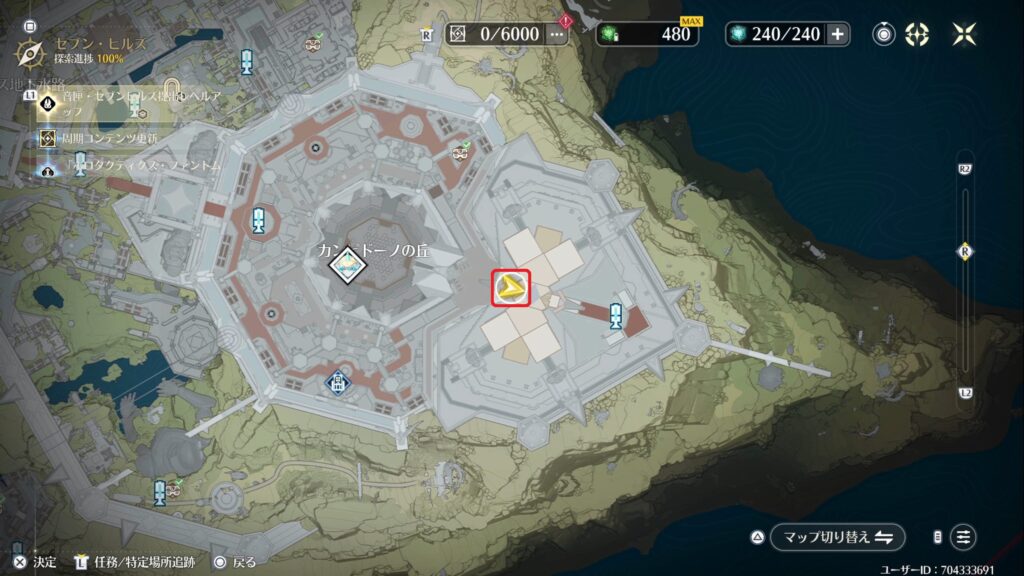Open the crosshair-shaped map tool icon
This screenshot has width=1024, height=576.
point(917,34)
